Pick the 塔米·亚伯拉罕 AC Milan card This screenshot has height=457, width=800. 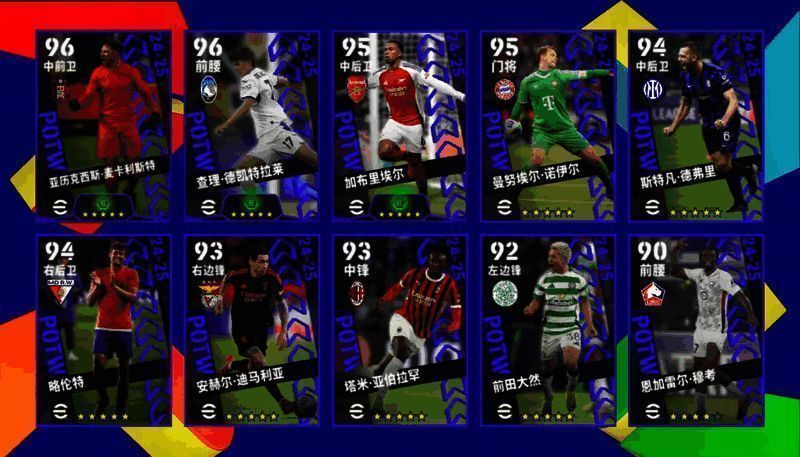[399, 330]
